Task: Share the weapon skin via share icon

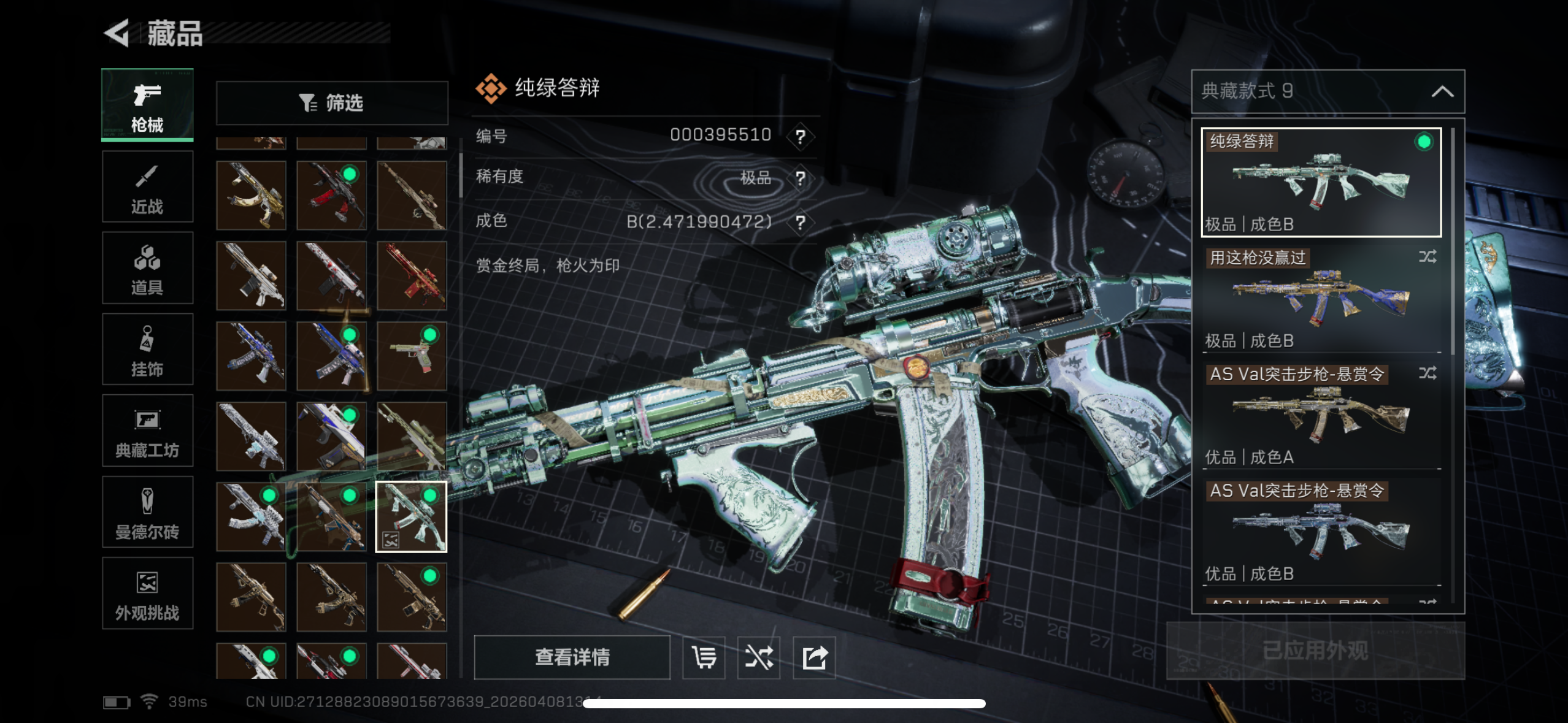Action: (814, 657)
